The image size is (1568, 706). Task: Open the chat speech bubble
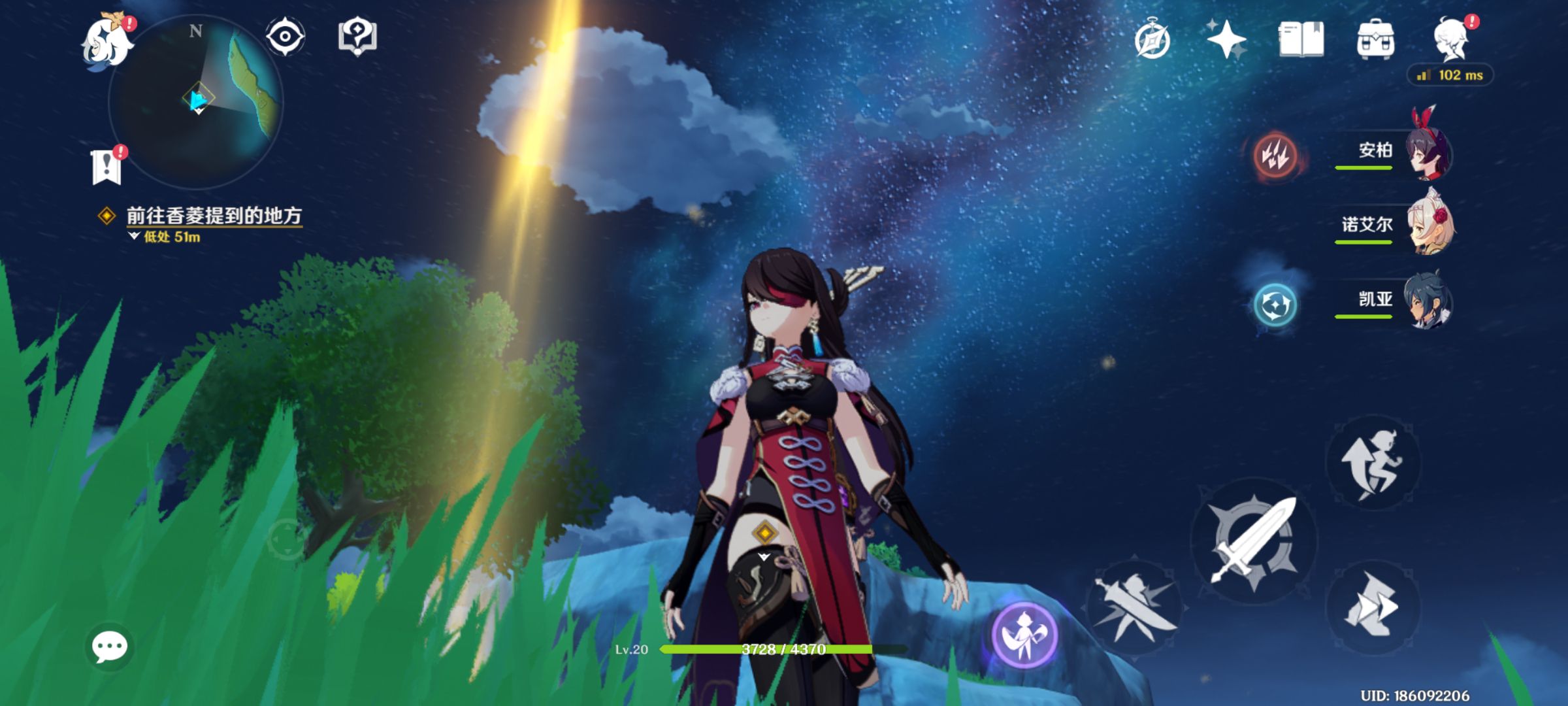109,647
